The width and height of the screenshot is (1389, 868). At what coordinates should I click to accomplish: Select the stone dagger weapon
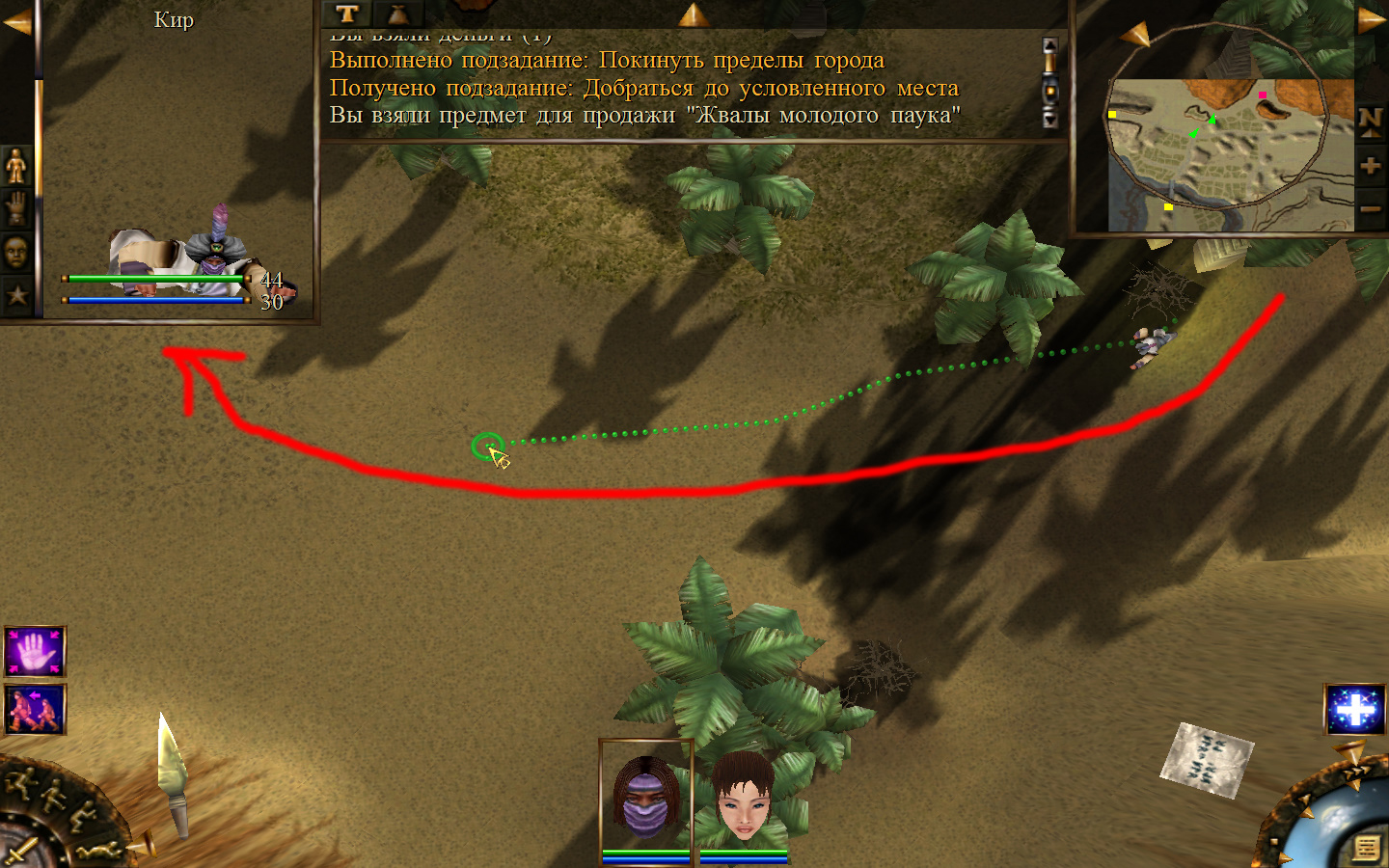click(x=174, y=776)
